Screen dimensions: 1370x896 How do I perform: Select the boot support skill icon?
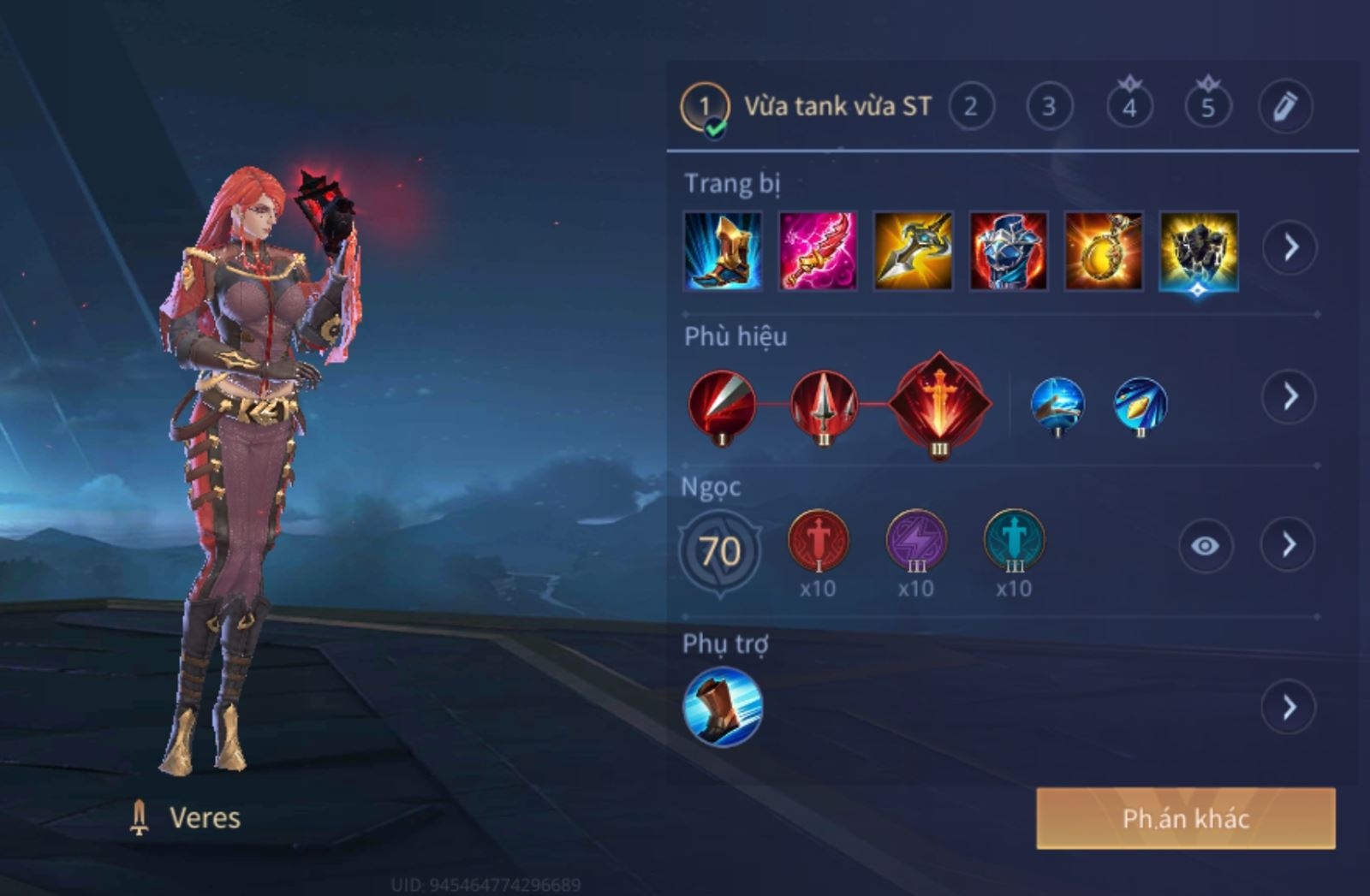[723, 707]
